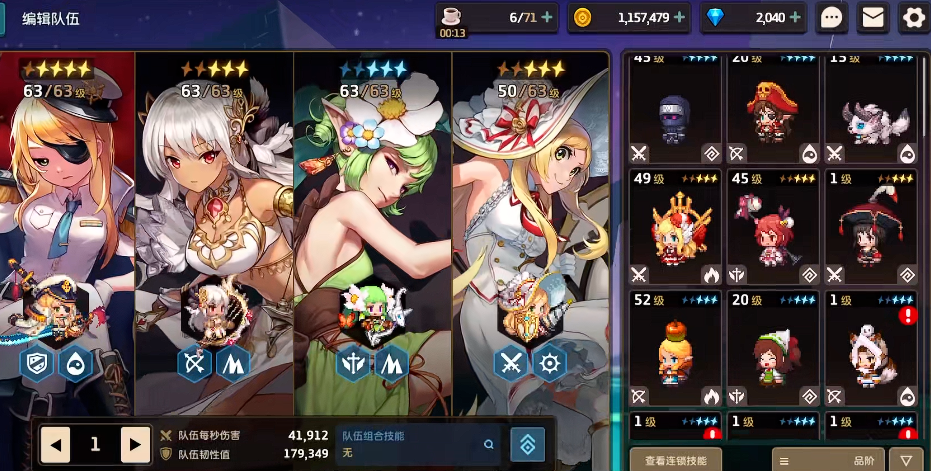
Task: Select the eyepatch captain hero slot
Action: pyautogui.click(x=67, y=220)
